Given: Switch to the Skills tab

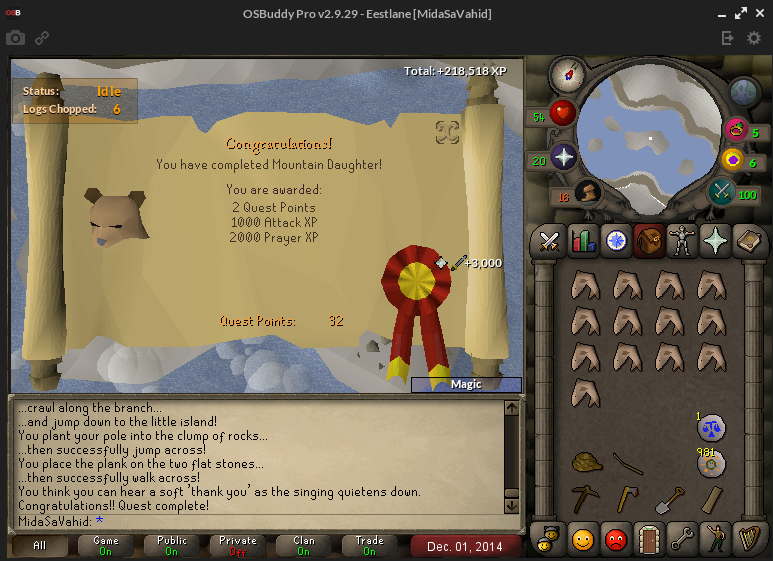Looking at the screenshot, I should (x=582, y=241).
